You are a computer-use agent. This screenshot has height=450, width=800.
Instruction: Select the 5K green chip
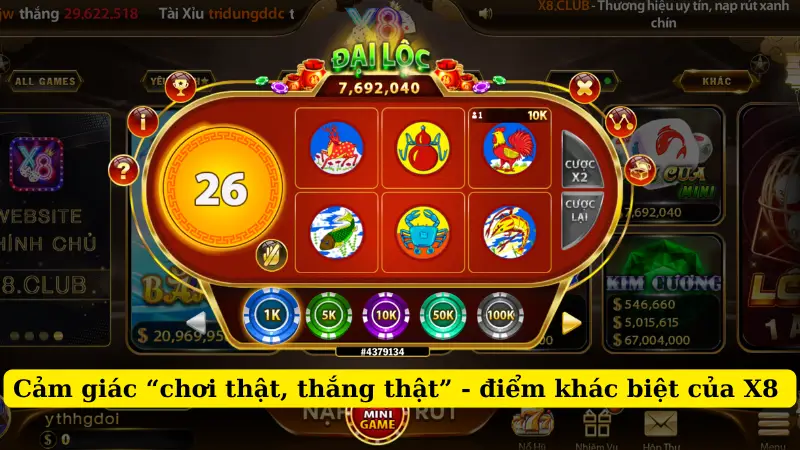pyautogui.click(x=327, y=316)
